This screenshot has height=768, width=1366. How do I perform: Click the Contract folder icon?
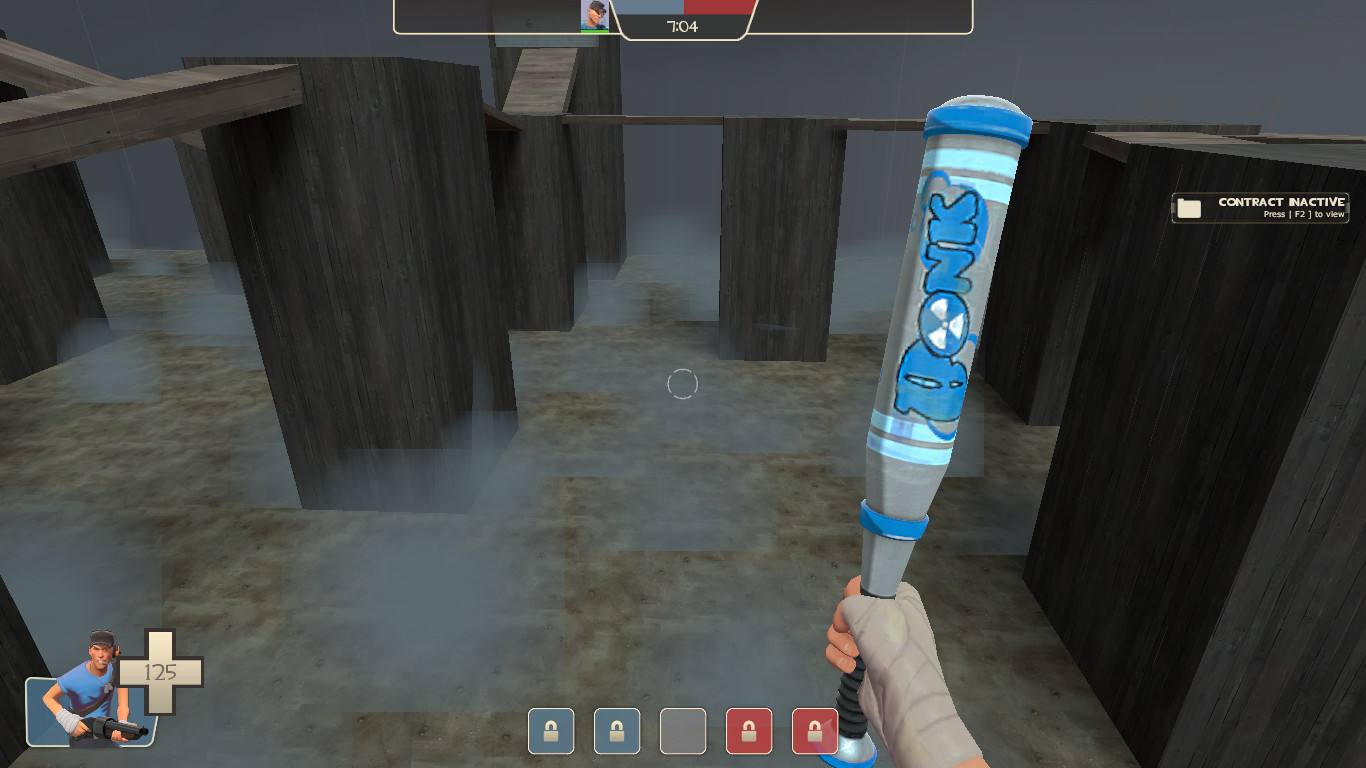point(1191,207)
